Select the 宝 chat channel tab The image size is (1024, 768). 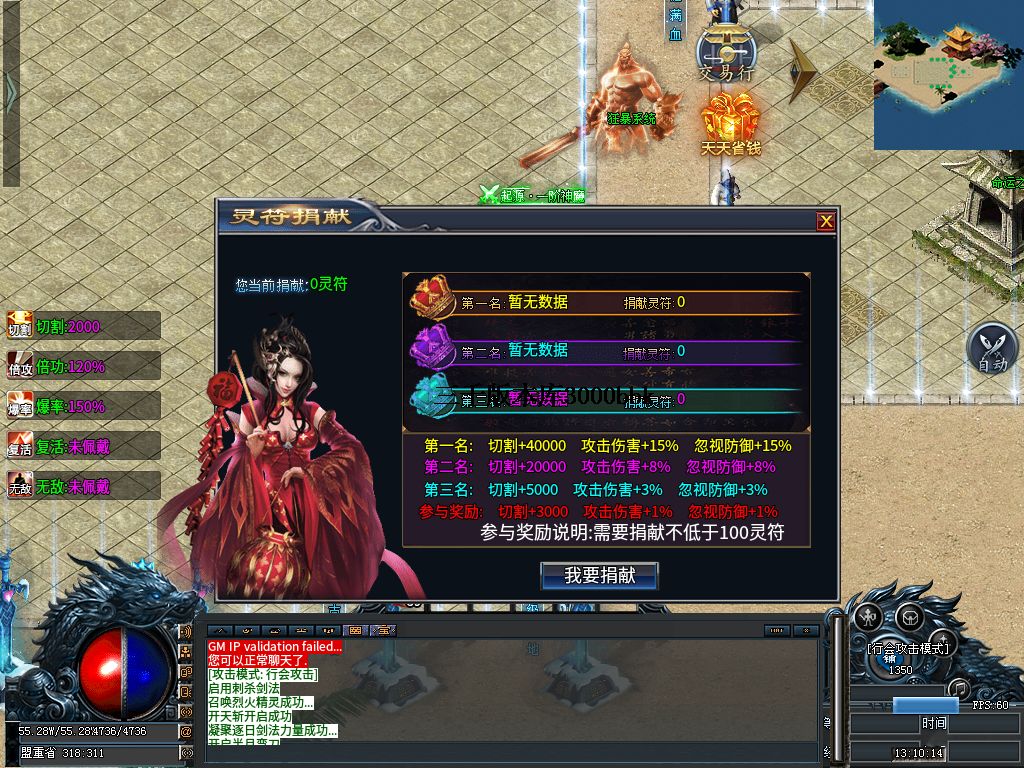tap(382, 630)
